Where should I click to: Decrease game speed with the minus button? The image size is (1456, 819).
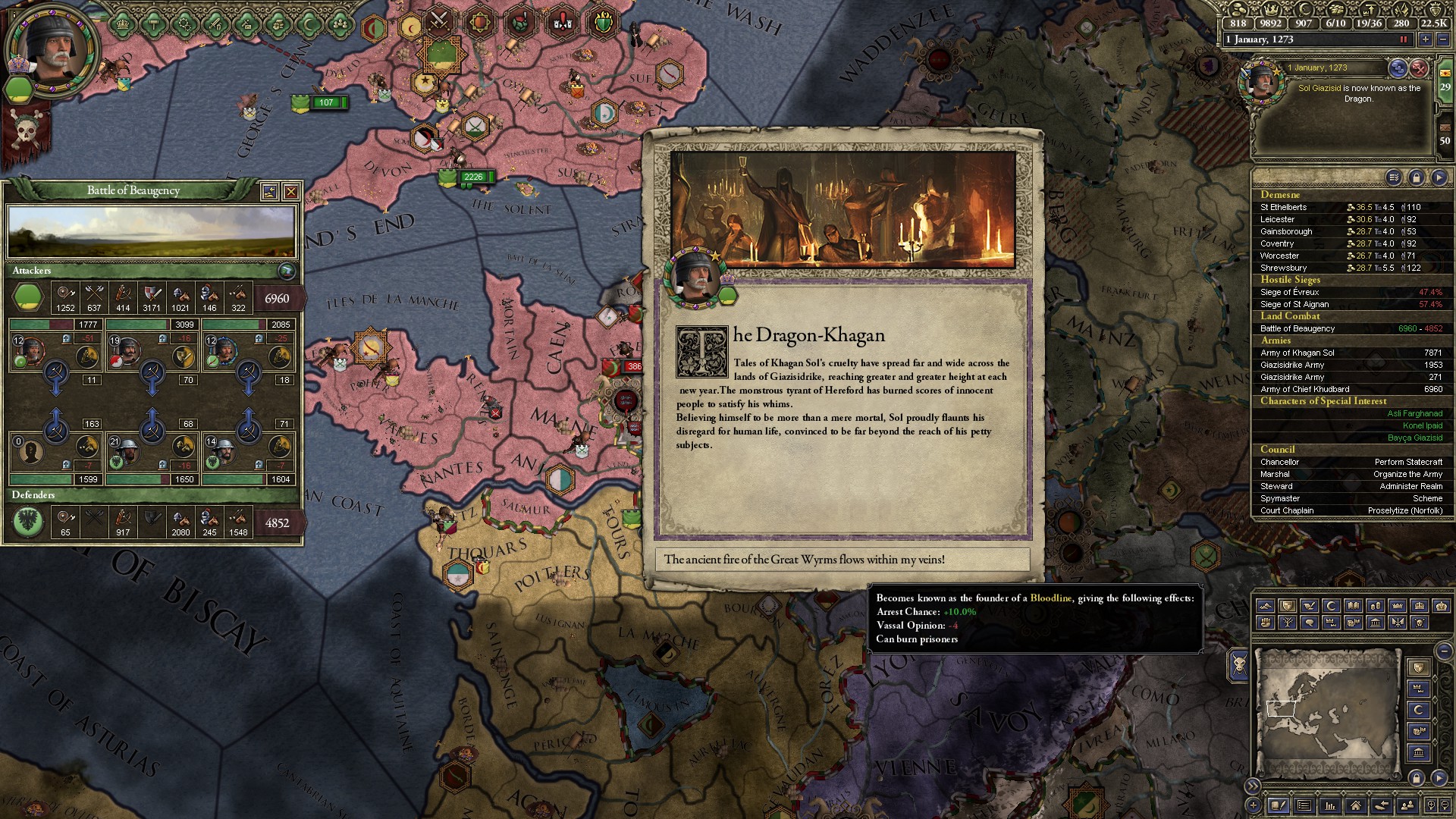click(1442, 39)
